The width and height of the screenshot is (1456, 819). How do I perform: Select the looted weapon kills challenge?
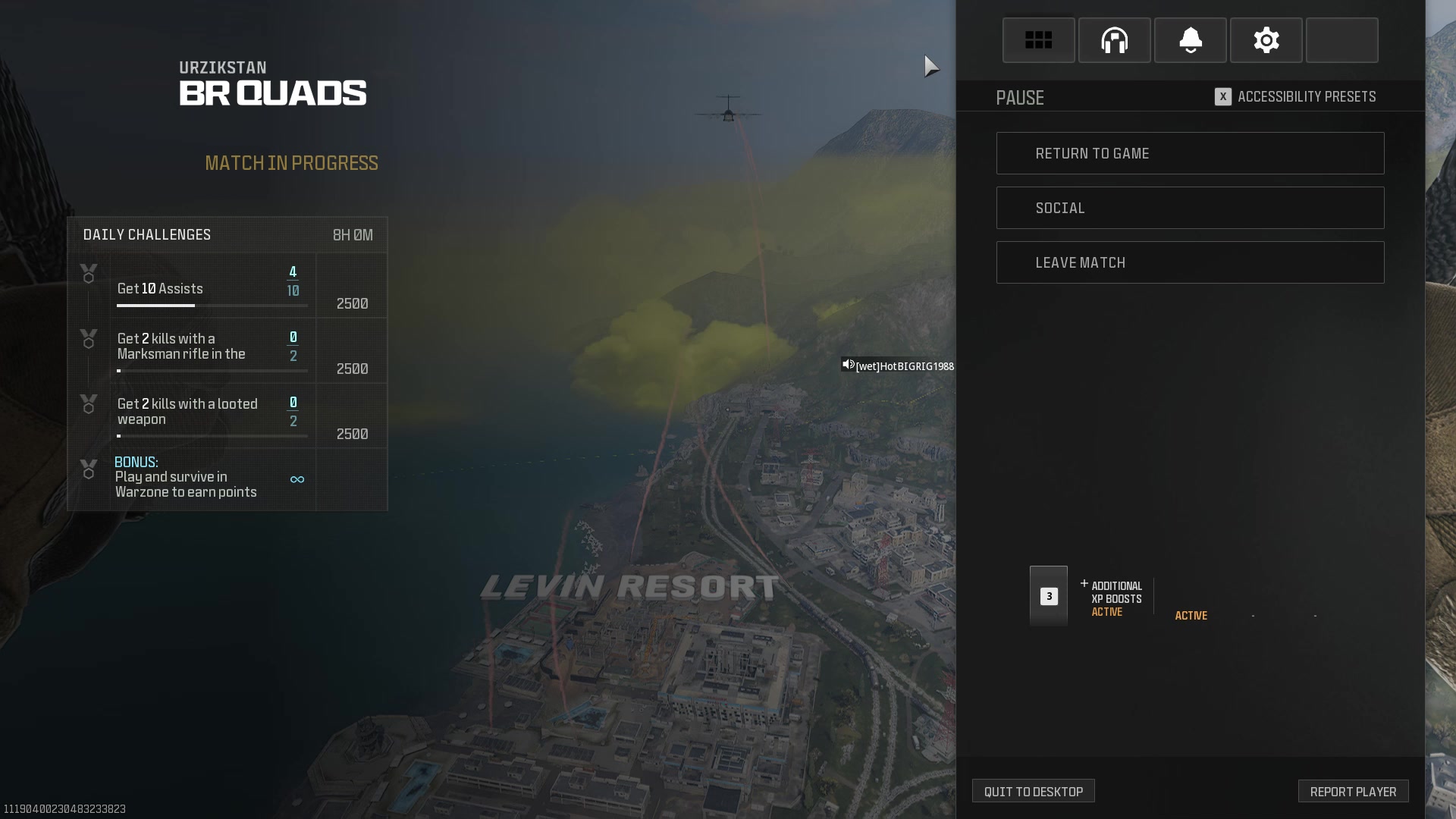coord(212,416)
